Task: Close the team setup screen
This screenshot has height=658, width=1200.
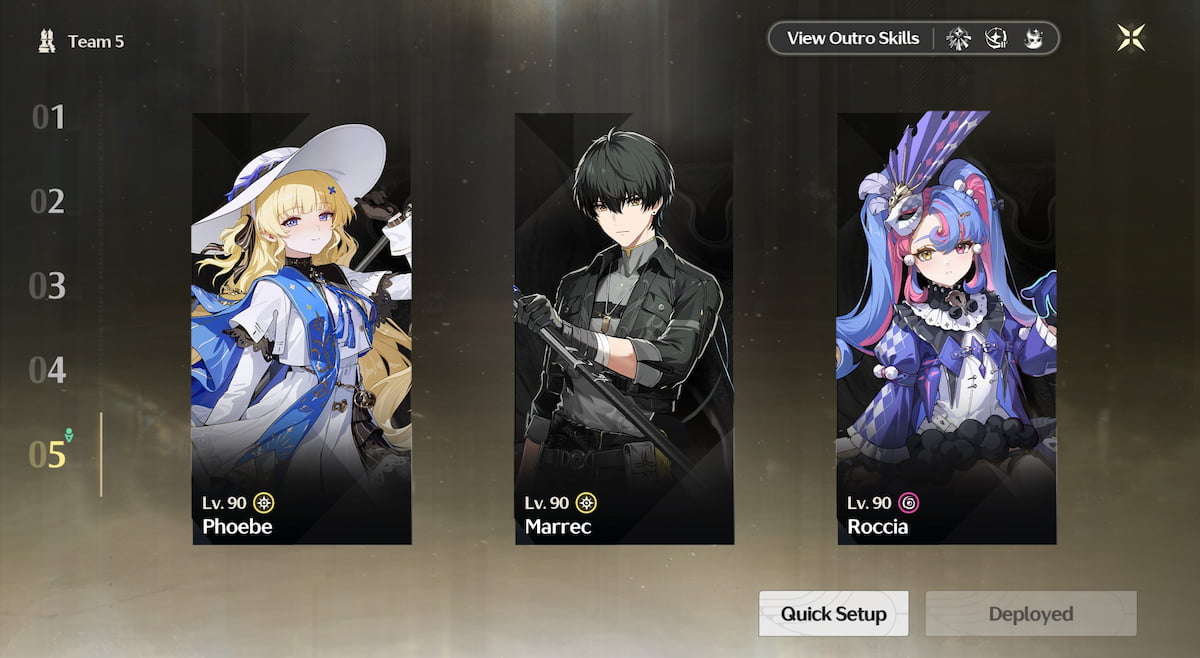Action: point(1131,38)
